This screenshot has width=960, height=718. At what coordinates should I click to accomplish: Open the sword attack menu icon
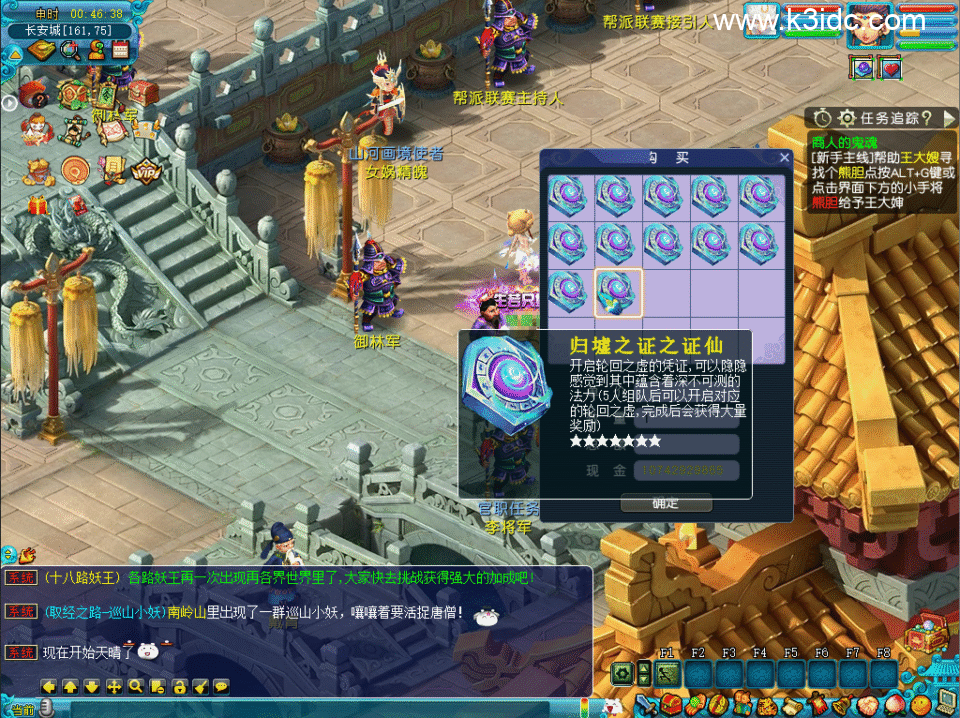tap(646, 704)
